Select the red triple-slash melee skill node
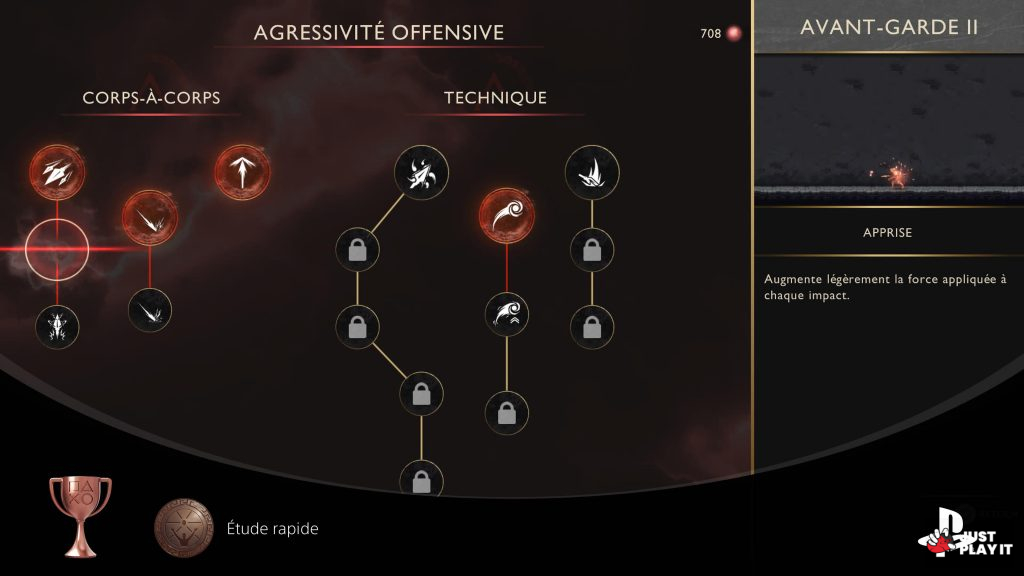The image size is (1024, 576). (57, 171)
